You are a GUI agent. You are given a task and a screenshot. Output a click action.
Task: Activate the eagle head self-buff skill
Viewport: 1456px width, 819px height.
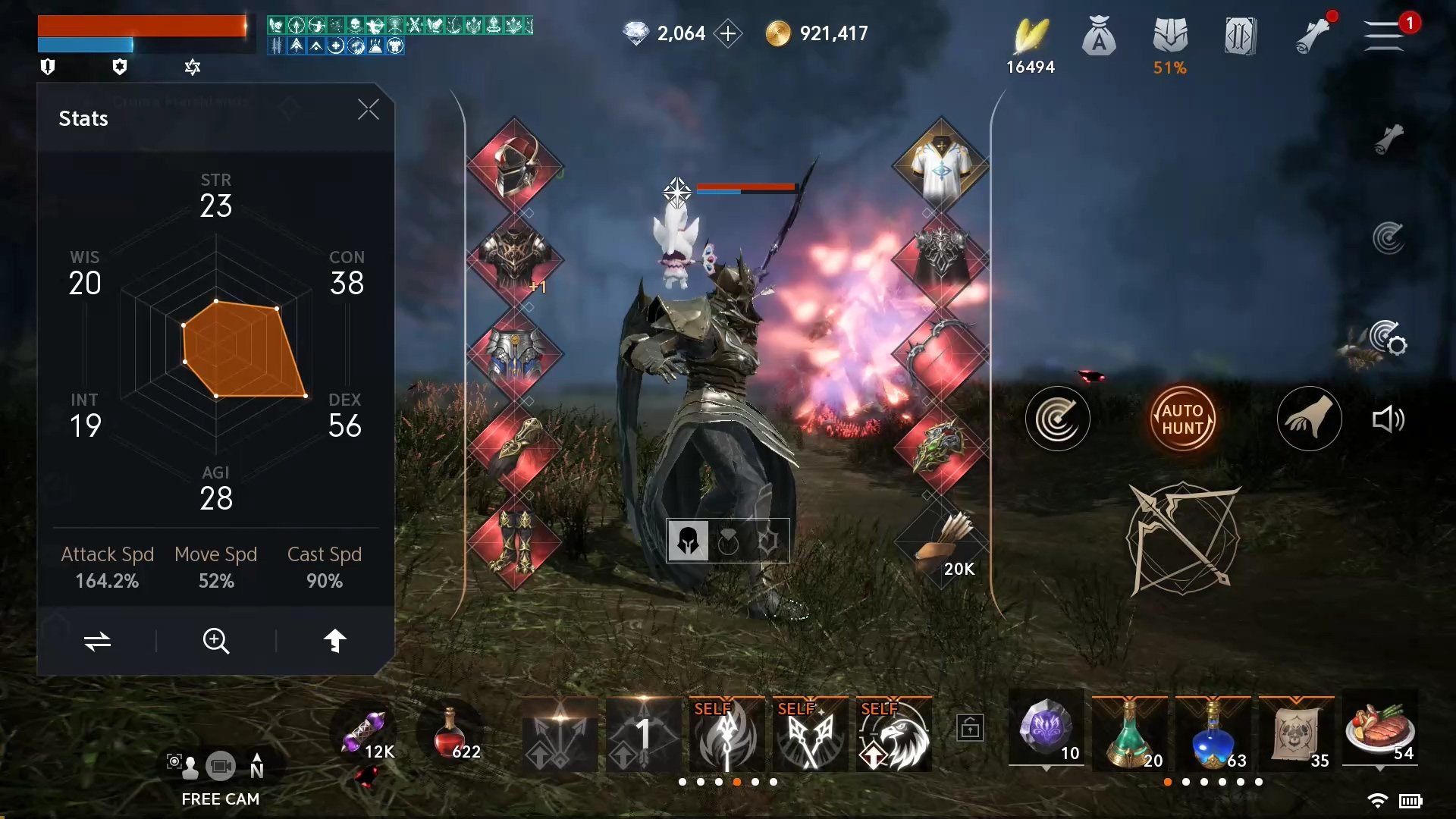coord(894,734)
